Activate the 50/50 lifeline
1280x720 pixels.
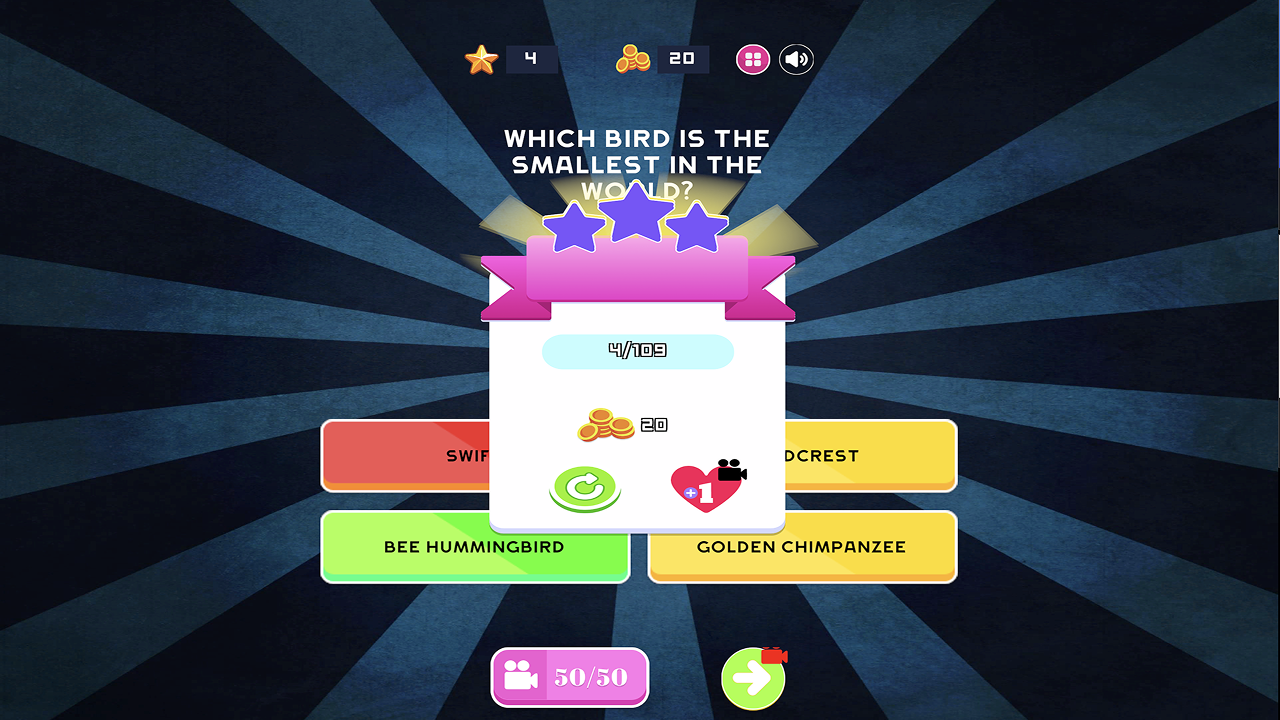569,677
